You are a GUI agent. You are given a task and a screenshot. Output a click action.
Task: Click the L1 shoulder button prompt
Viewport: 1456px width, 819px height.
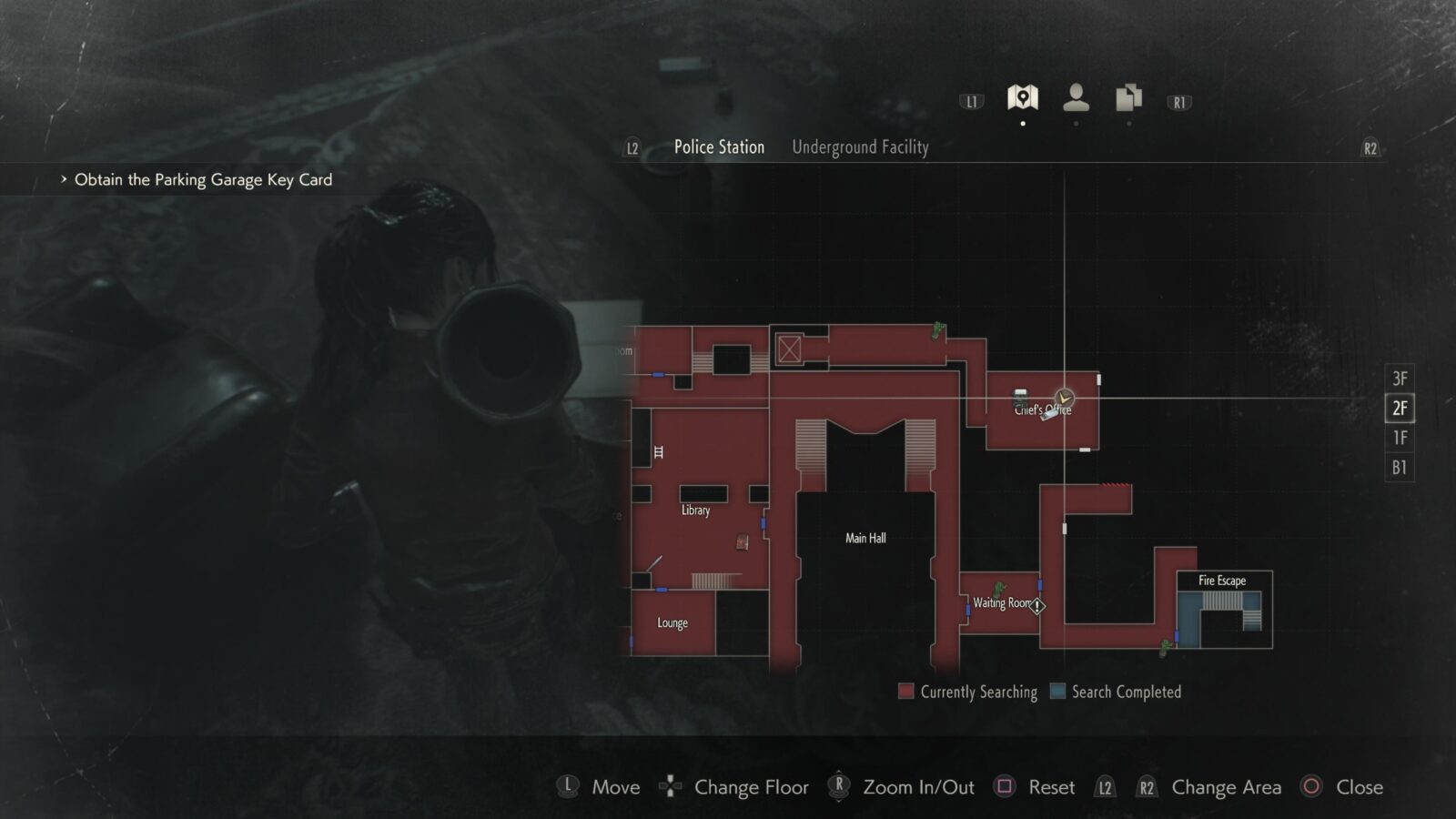pyautogui.click(x=970, y=102)
